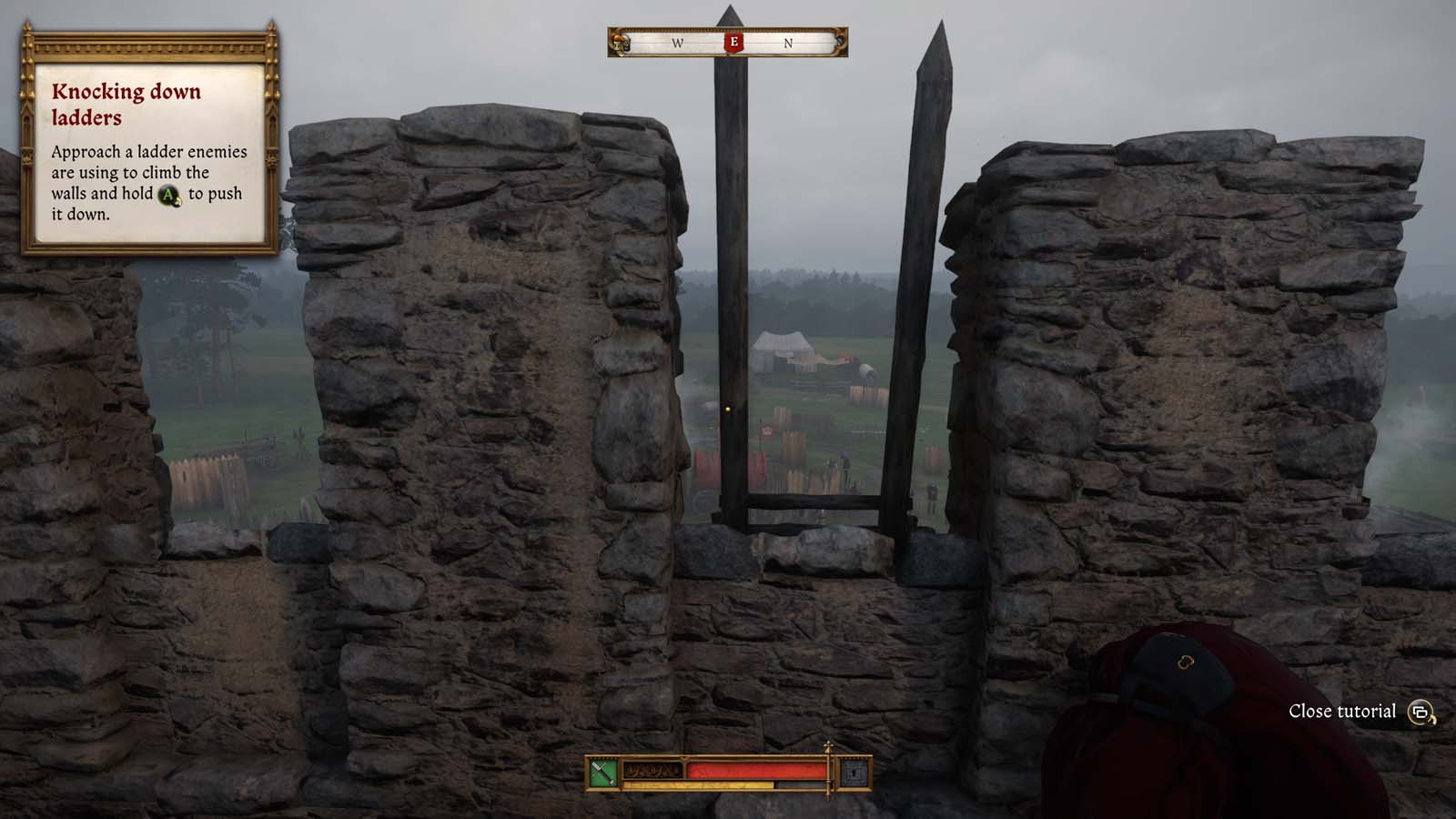Close tutorial via the labeled prompt
1456x819 pixels.
[x=1341, y=711]
